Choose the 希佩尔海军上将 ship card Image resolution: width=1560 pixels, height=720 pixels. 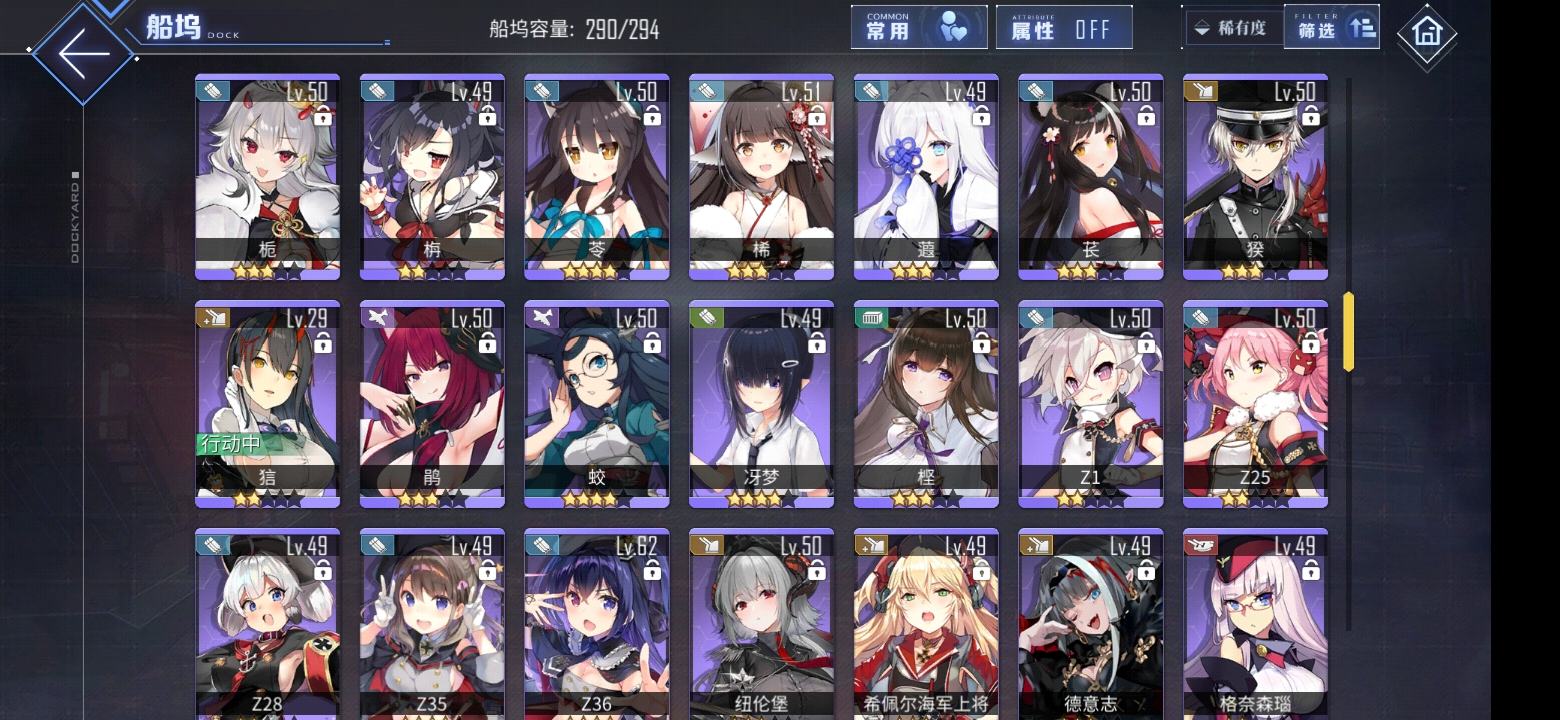[926, 625]
